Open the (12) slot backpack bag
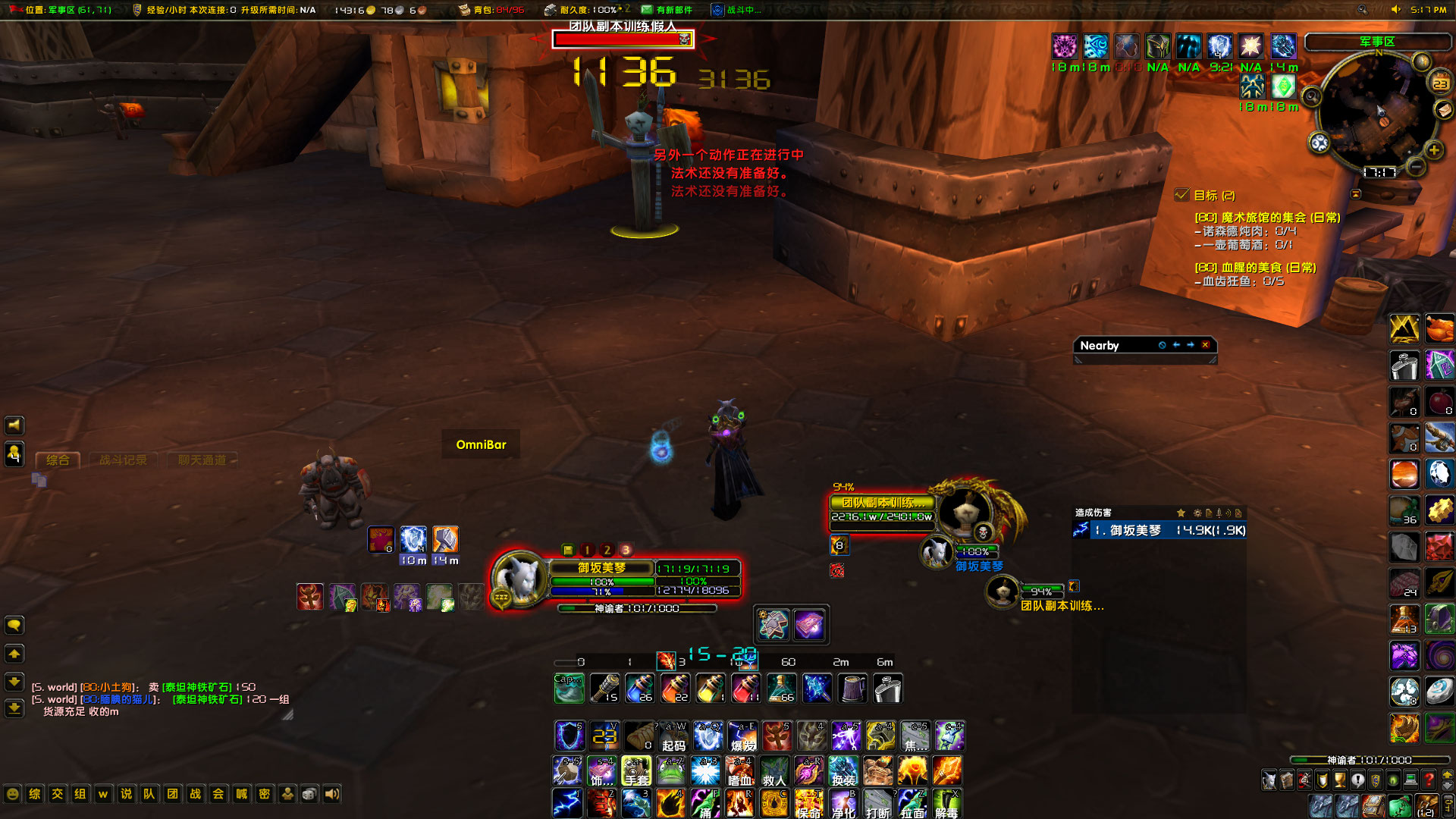Viewport: 1456px width, 819px height. pos(1427,806)
